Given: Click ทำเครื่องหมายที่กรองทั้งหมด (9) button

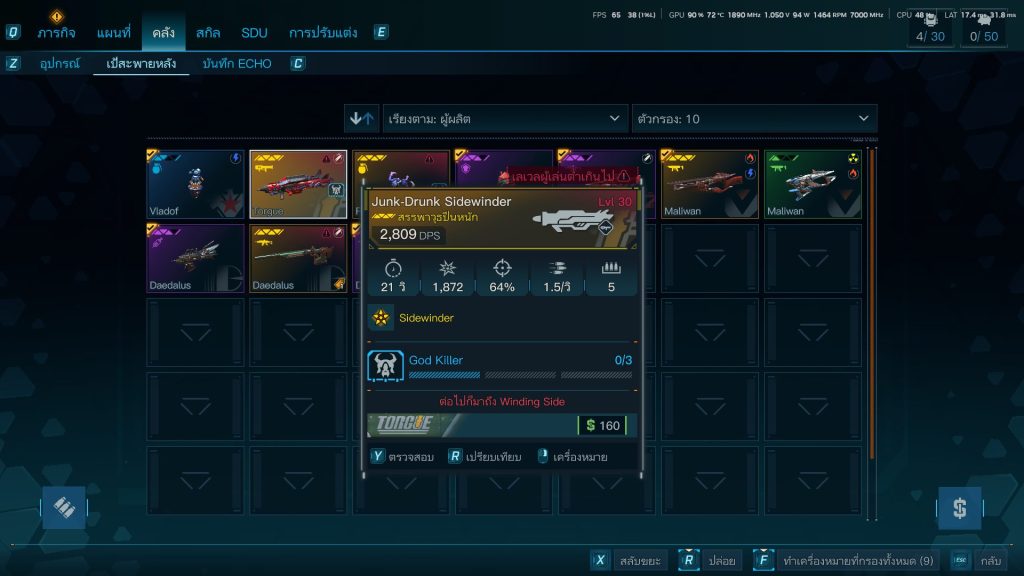Looking at the screenshot, I should [846, 561].
